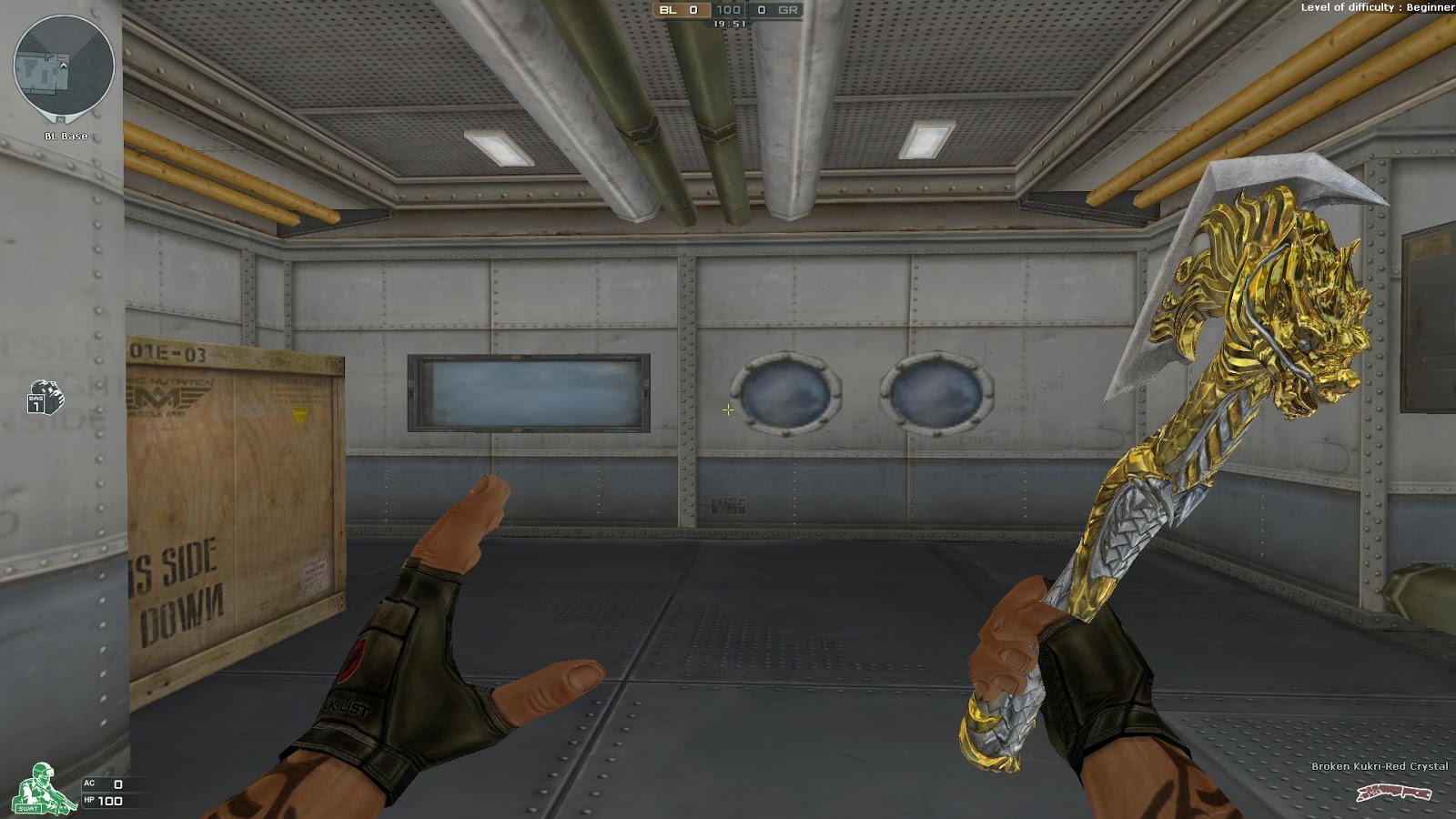Image resolution: width=1456 pixels, height=819 pixels.
Task: Click the player arrow on the minimap
Action: (64, 66)
